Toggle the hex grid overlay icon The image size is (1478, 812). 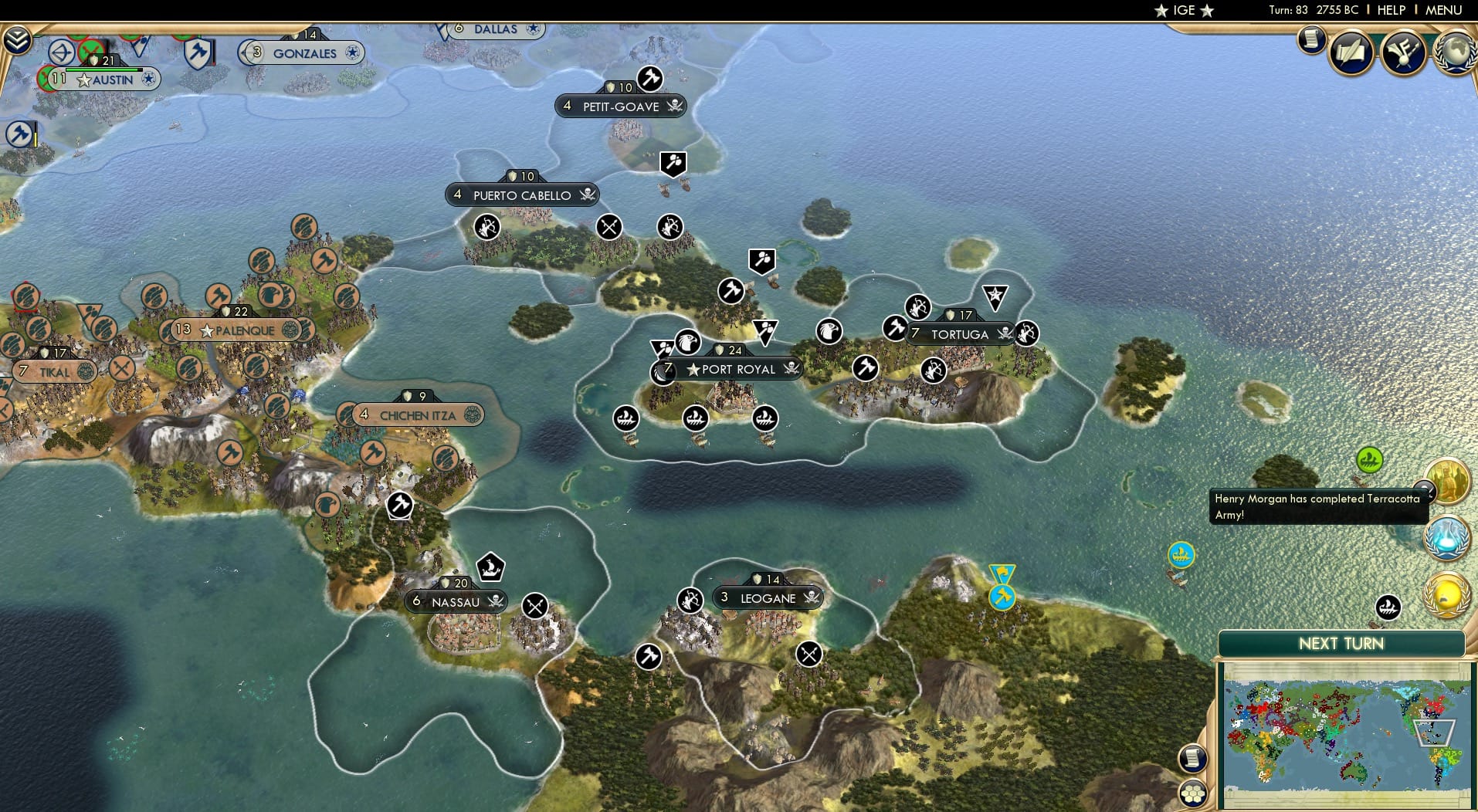(1193, 791)
